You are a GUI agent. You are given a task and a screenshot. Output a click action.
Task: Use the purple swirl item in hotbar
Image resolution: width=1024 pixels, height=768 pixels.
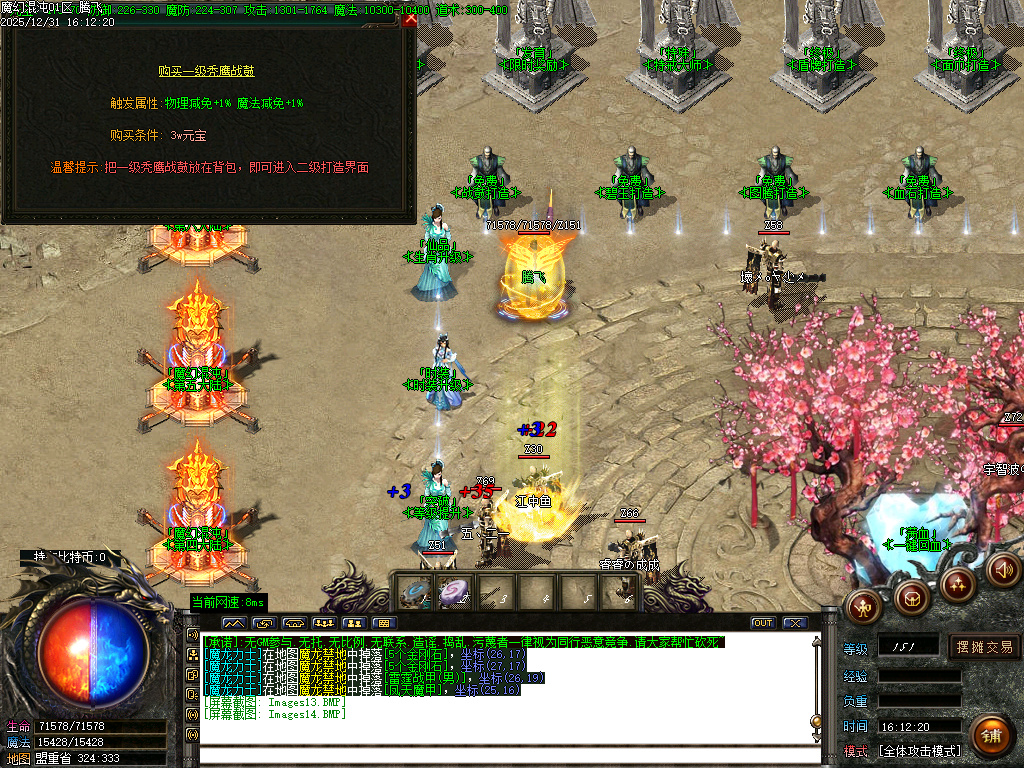453,592
